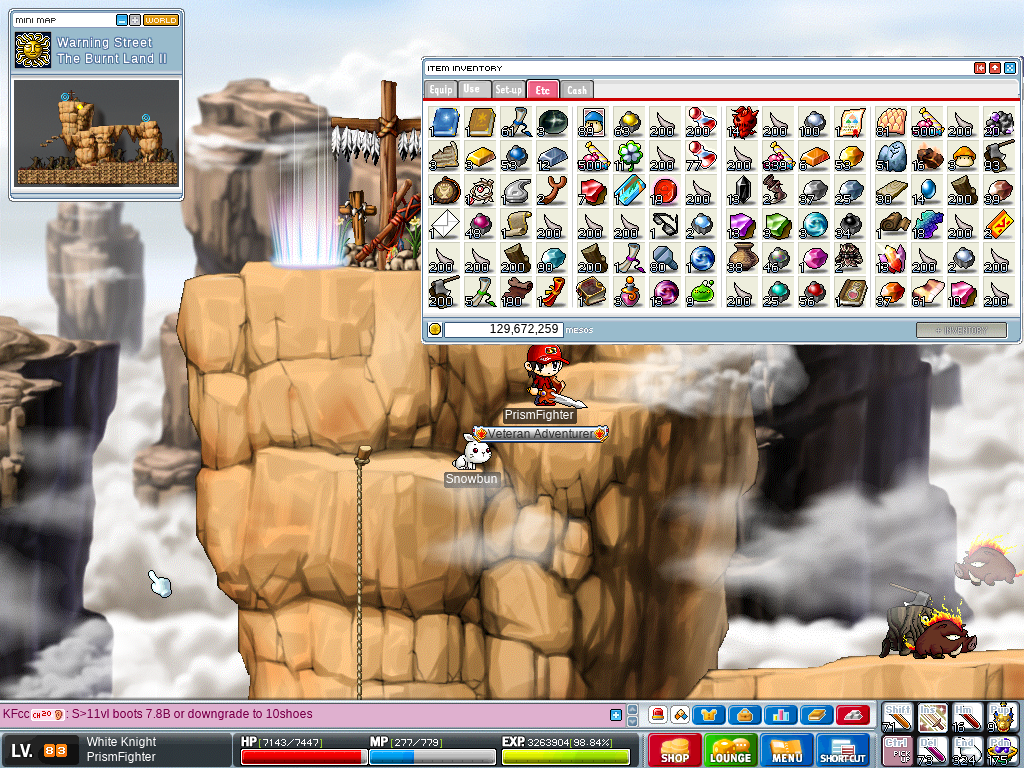Open the Cash Shop button
The width and height of the screenshot is (1024, 768).
coord(674,749)
